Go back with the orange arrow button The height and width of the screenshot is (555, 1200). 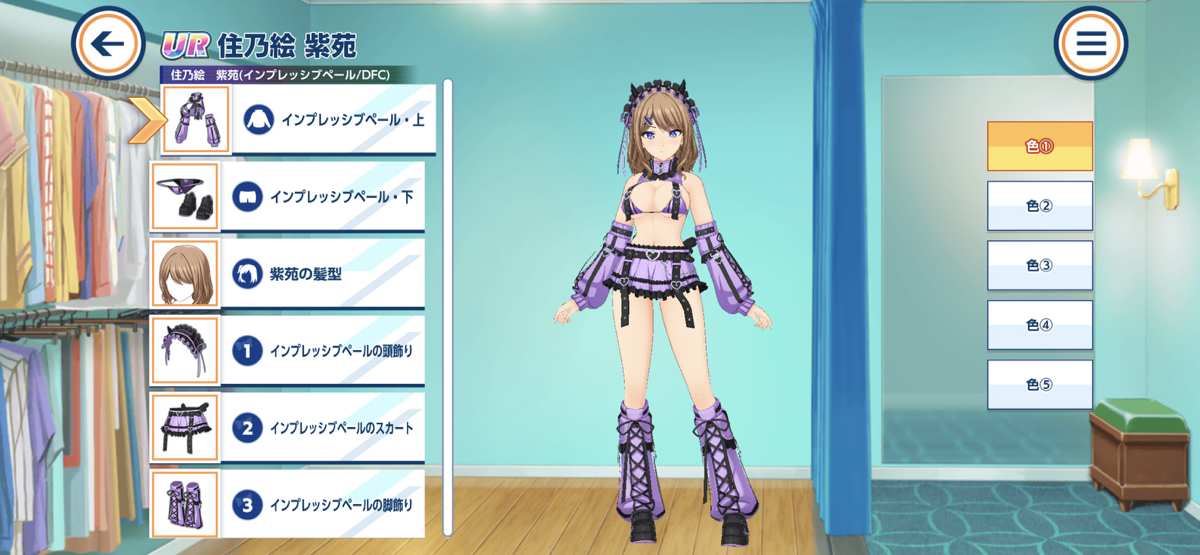click(109, 44)
